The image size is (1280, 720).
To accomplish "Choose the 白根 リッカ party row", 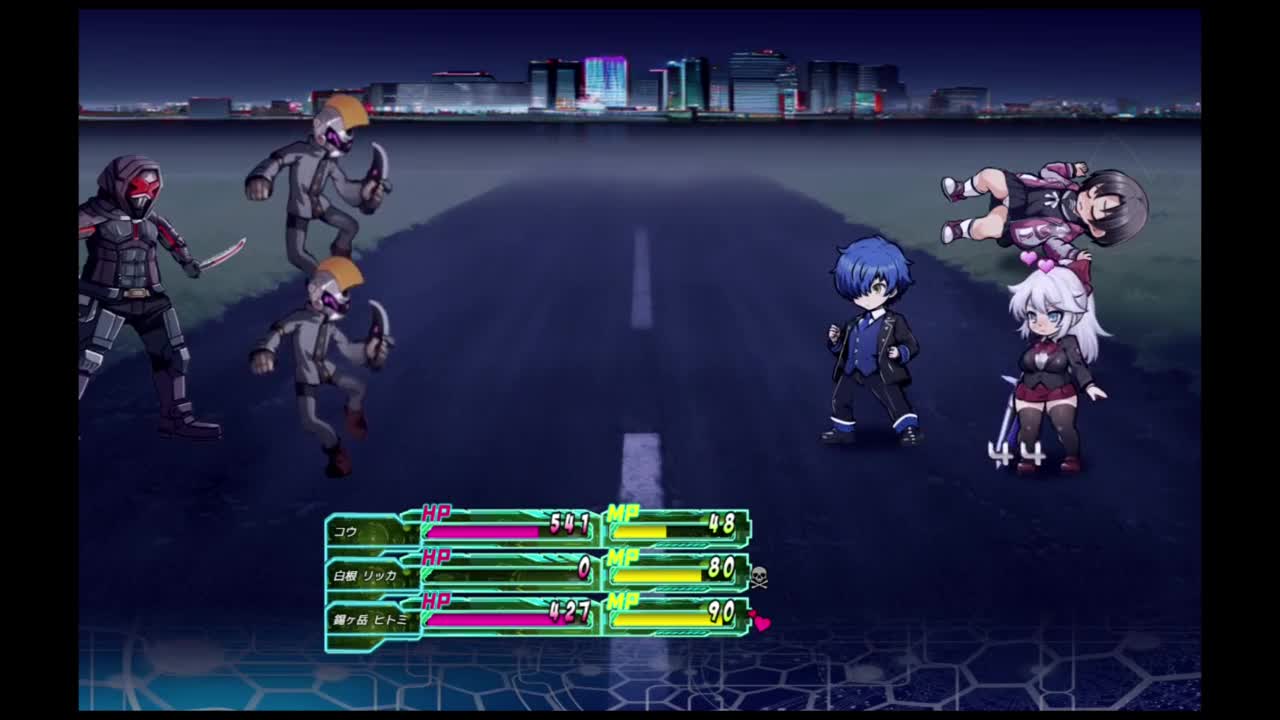I will coord(364,575).
